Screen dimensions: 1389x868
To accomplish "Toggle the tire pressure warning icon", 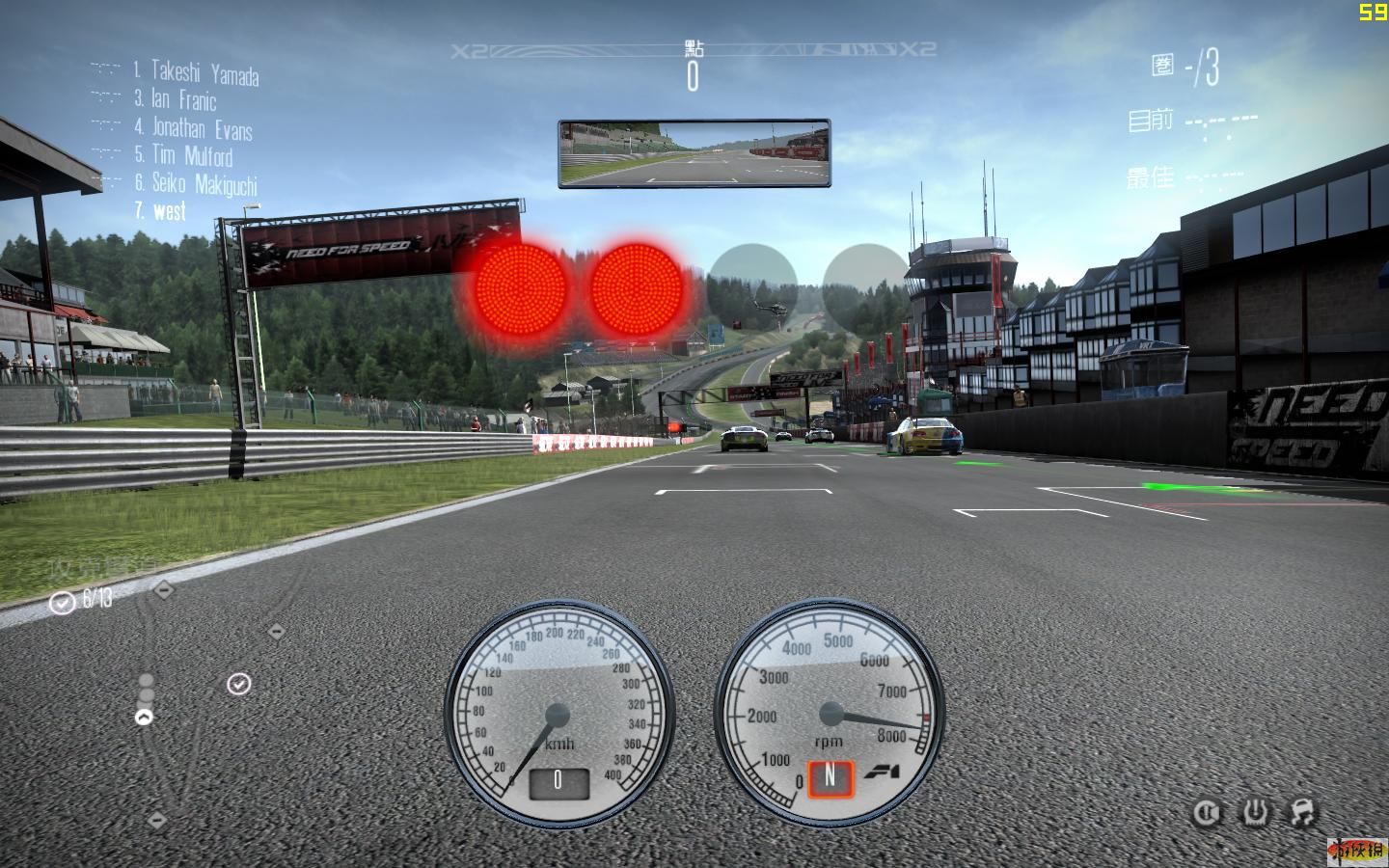I will 1255,813.
